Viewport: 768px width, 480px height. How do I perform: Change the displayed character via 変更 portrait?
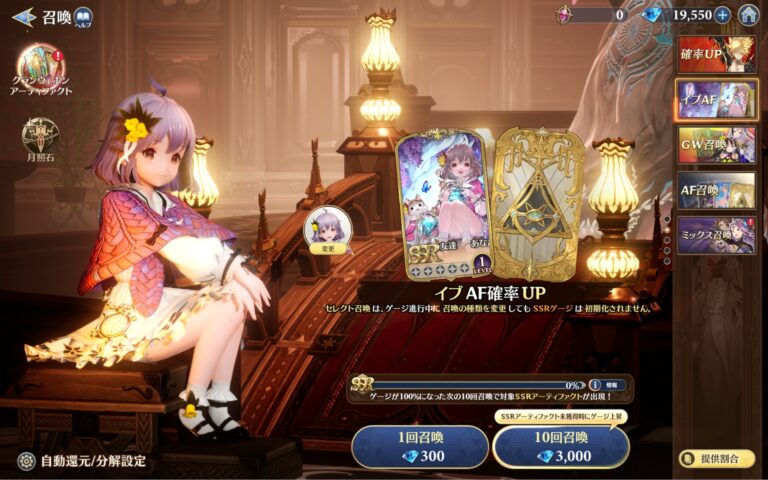(x=328, y=230)
